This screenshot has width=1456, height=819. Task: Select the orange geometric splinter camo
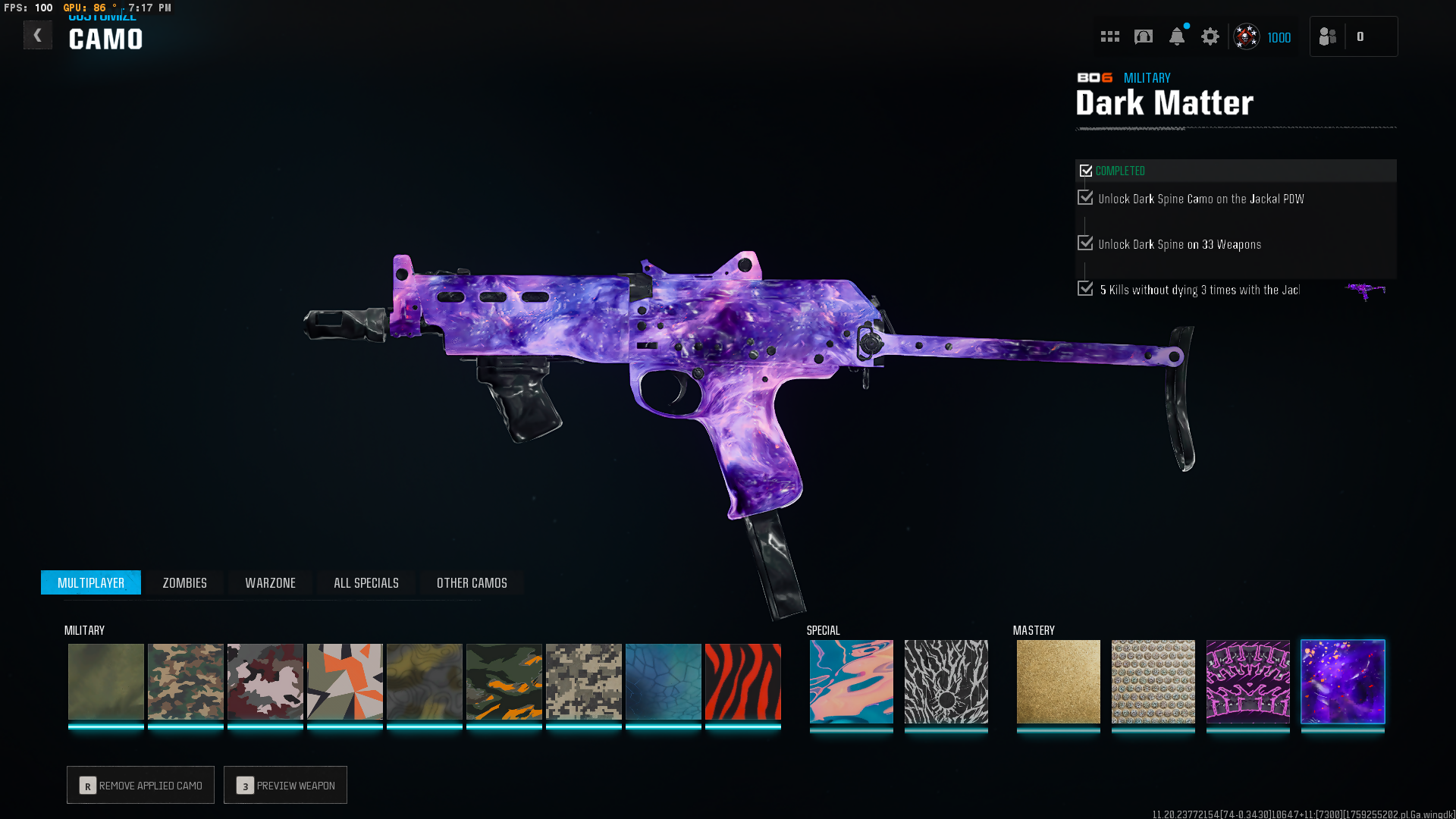[x=344, y=681]
